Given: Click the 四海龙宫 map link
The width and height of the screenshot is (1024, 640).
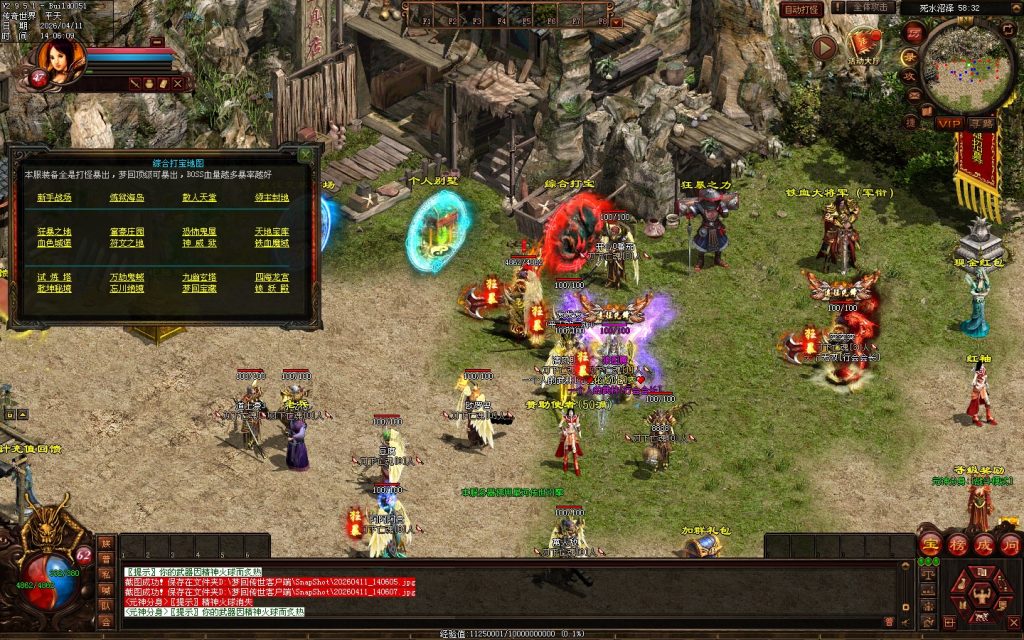Looking at the screenshot, I should click(271, 276).
